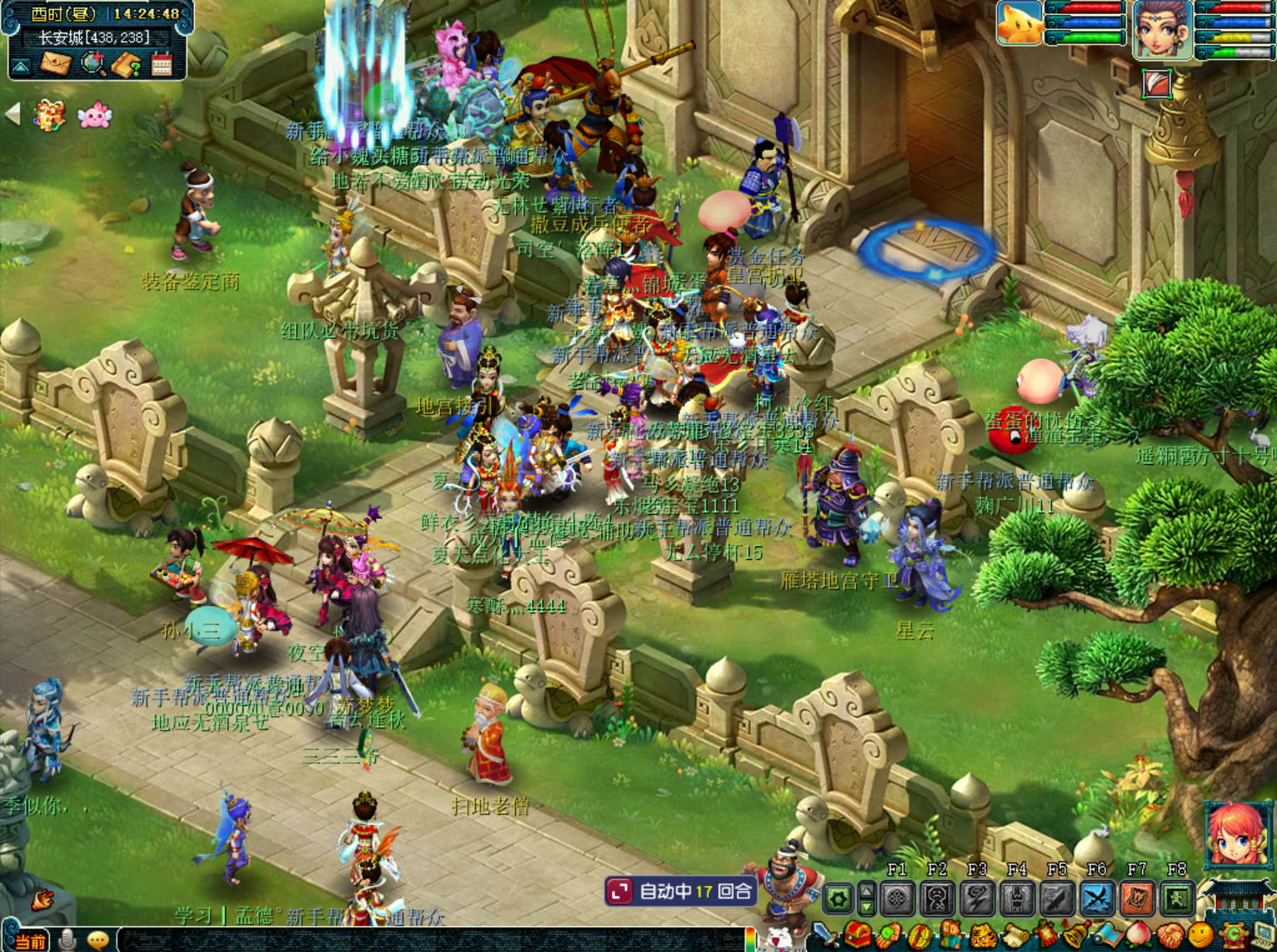
Task: Open the help book with question mark
Action: pos(127,64)
